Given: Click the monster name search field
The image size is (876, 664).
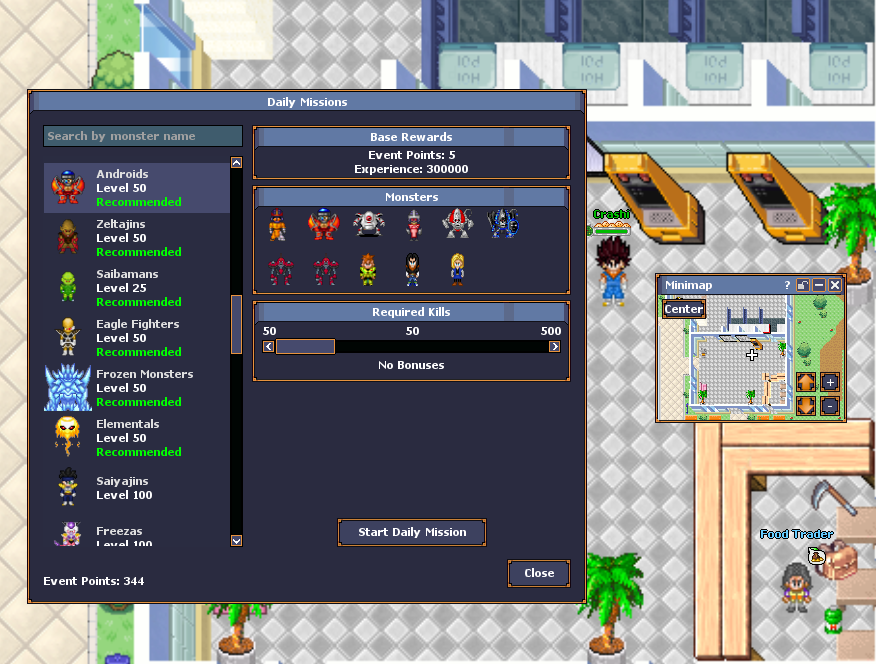Looking at the screenshot, I should [143, 136].
